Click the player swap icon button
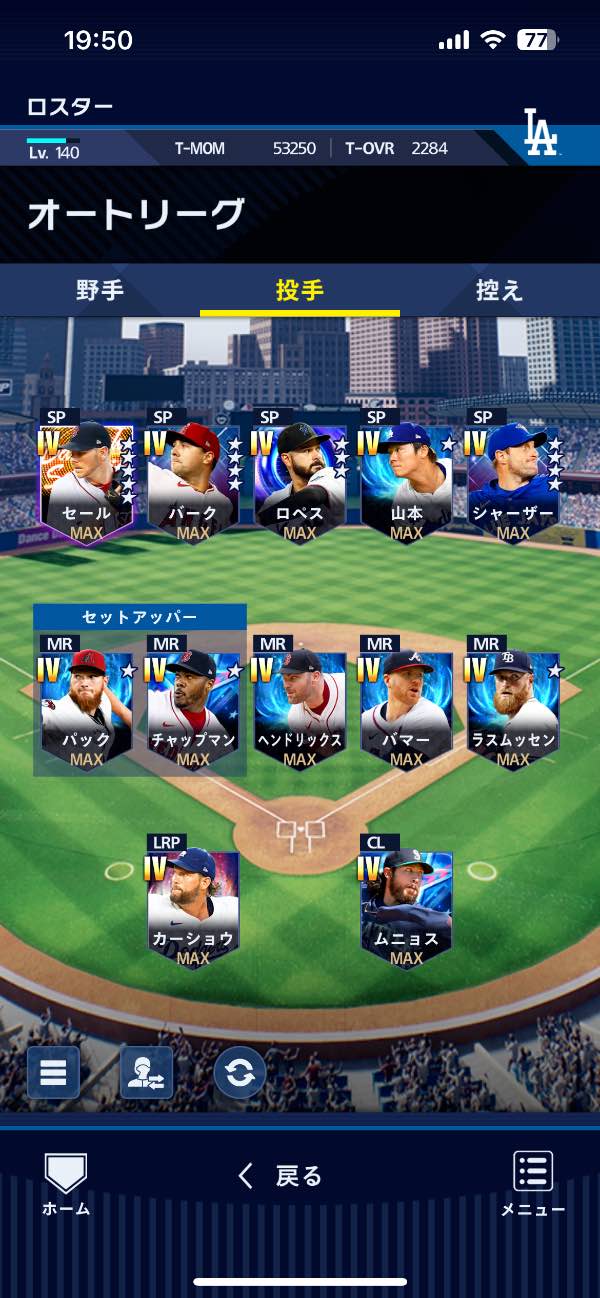This screenshot has width=600, height=1298. [x=146, y=1072]
